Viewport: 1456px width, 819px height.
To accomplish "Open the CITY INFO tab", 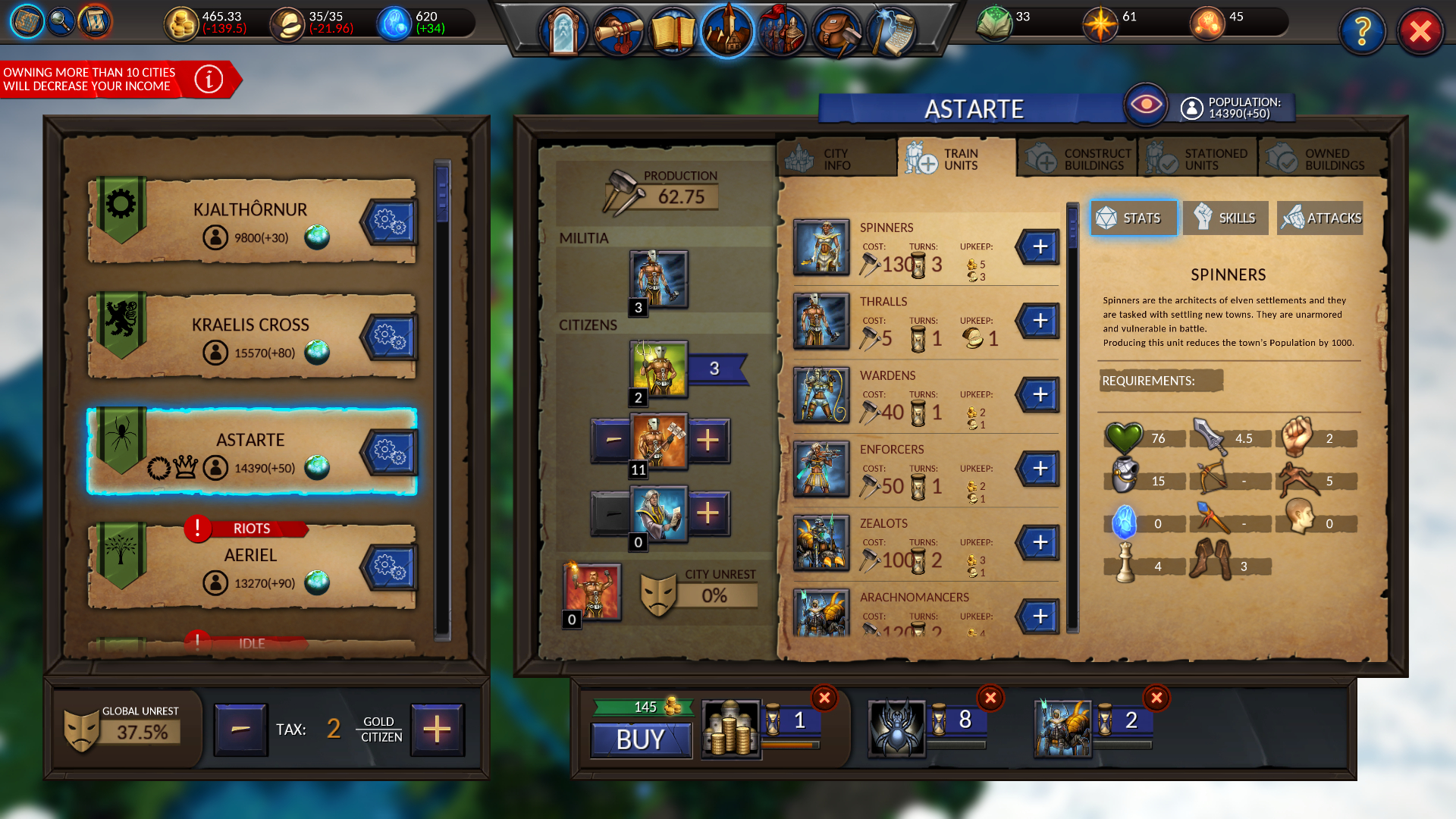I will [x=836, y=157].
